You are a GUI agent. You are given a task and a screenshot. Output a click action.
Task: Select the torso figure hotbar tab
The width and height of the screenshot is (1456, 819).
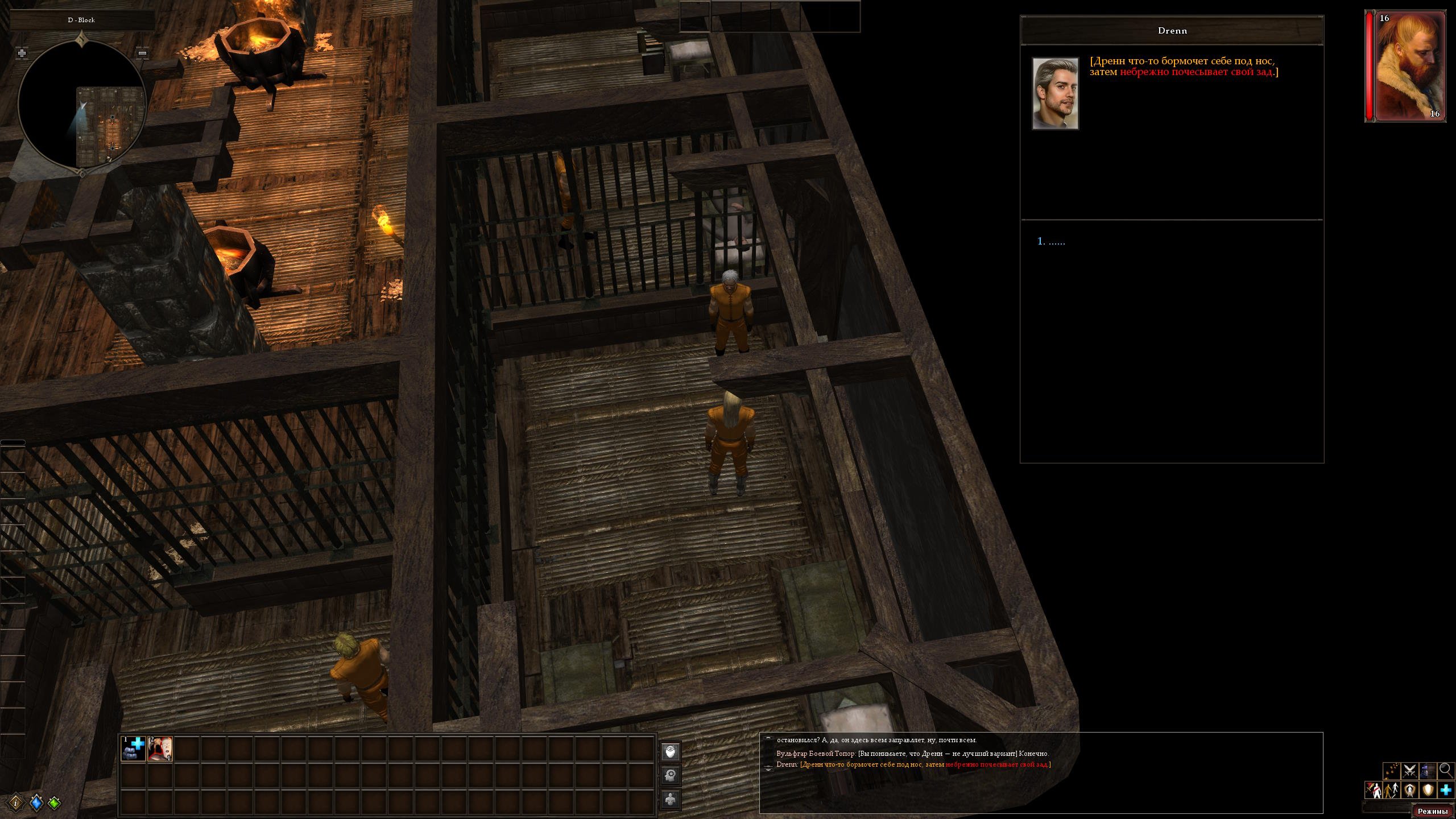(671, 799)
